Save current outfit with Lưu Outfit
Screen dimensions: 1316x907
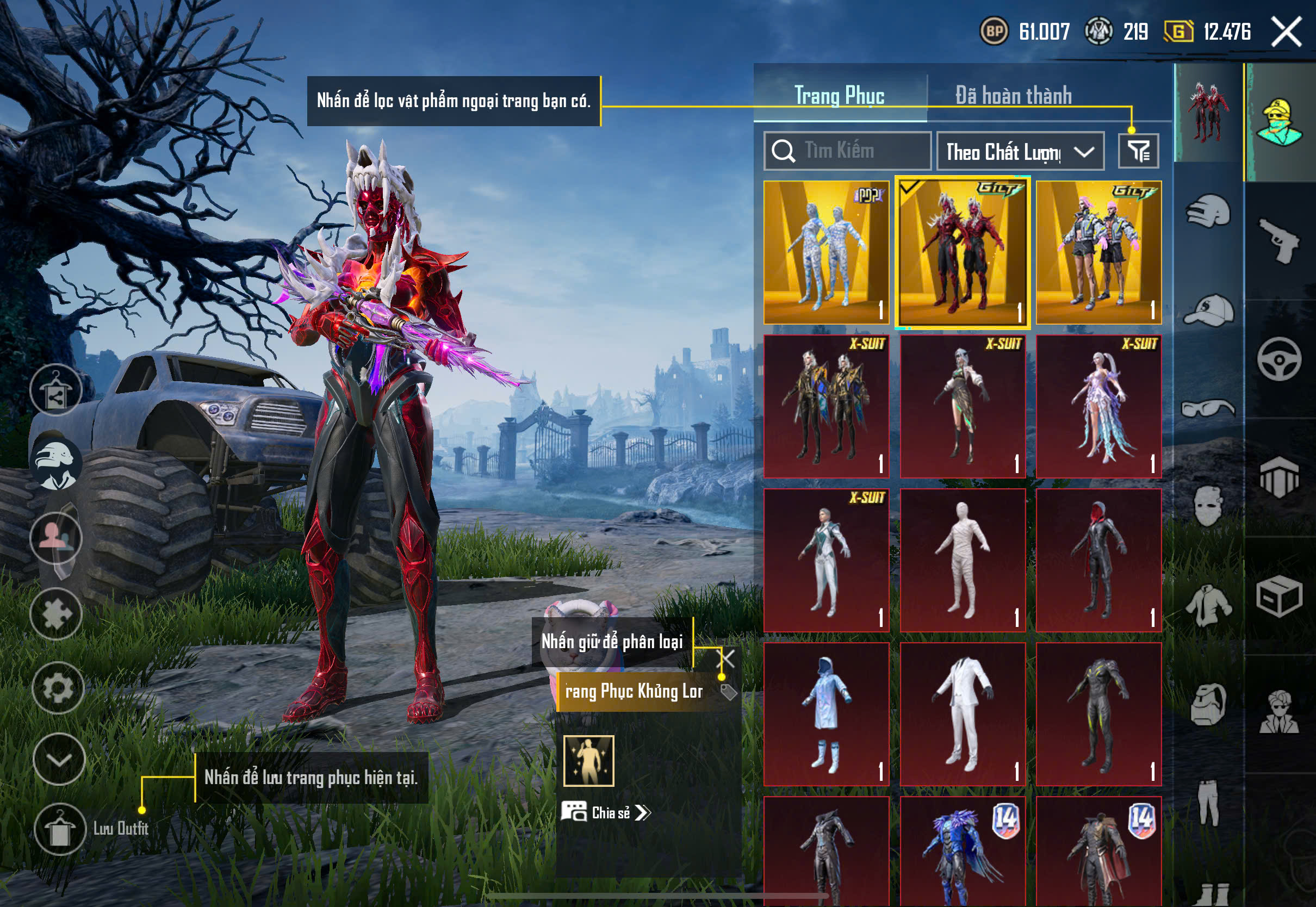coord(60,829)
